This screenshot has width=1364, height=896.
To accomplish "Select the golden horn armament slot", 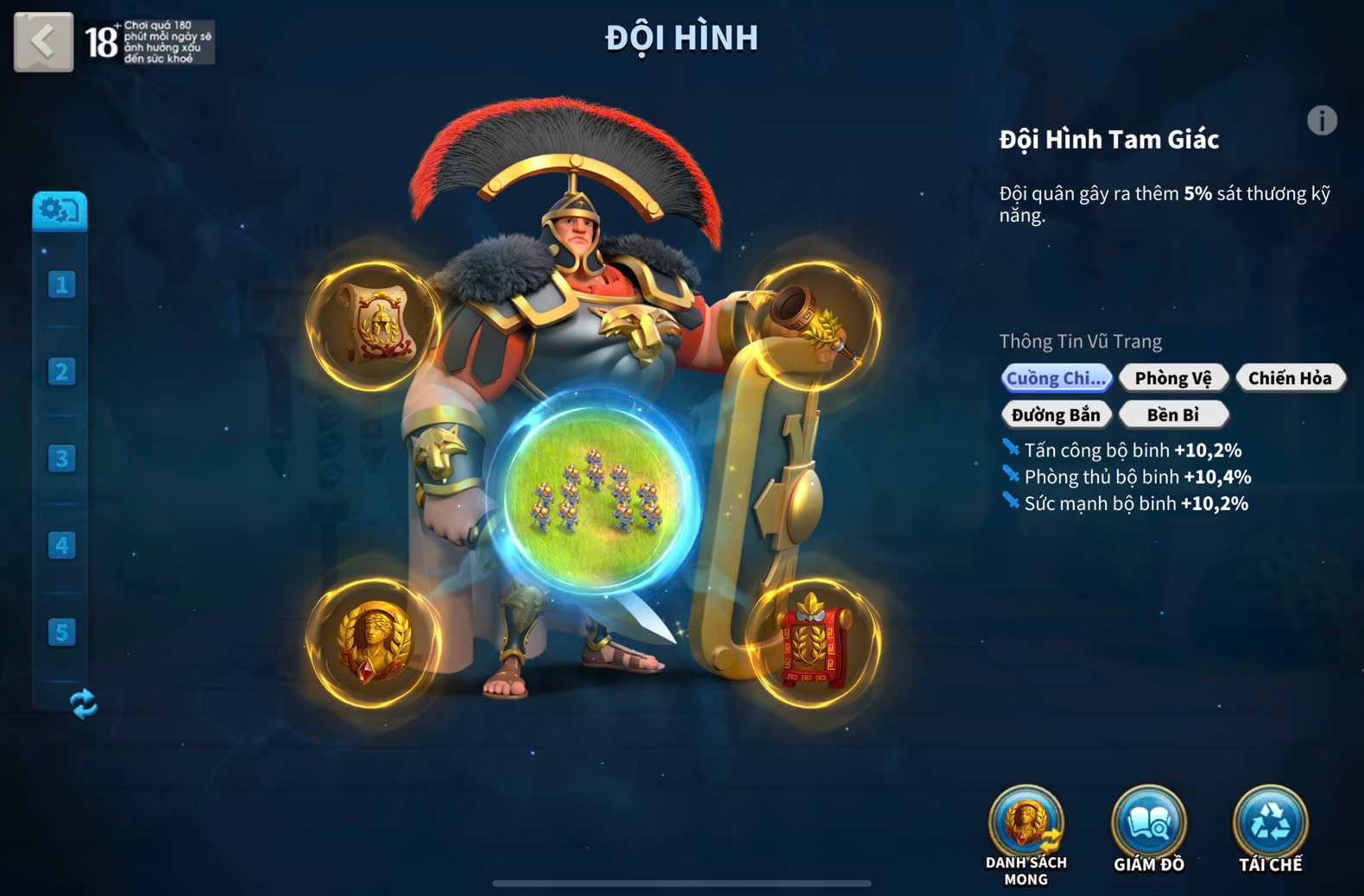I will 814,325.
